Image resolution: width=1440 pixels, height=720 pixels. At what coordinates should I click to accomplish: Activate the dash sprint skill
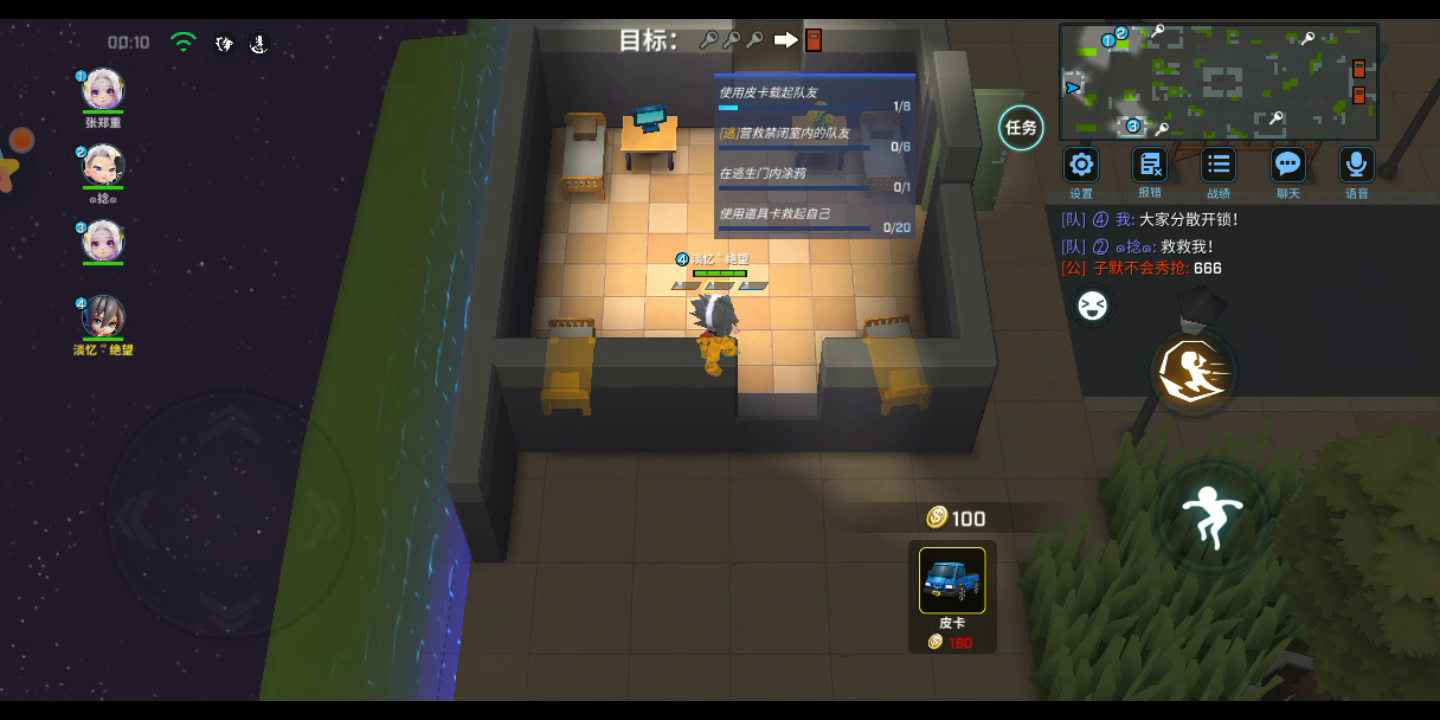tap(1194, 373)
